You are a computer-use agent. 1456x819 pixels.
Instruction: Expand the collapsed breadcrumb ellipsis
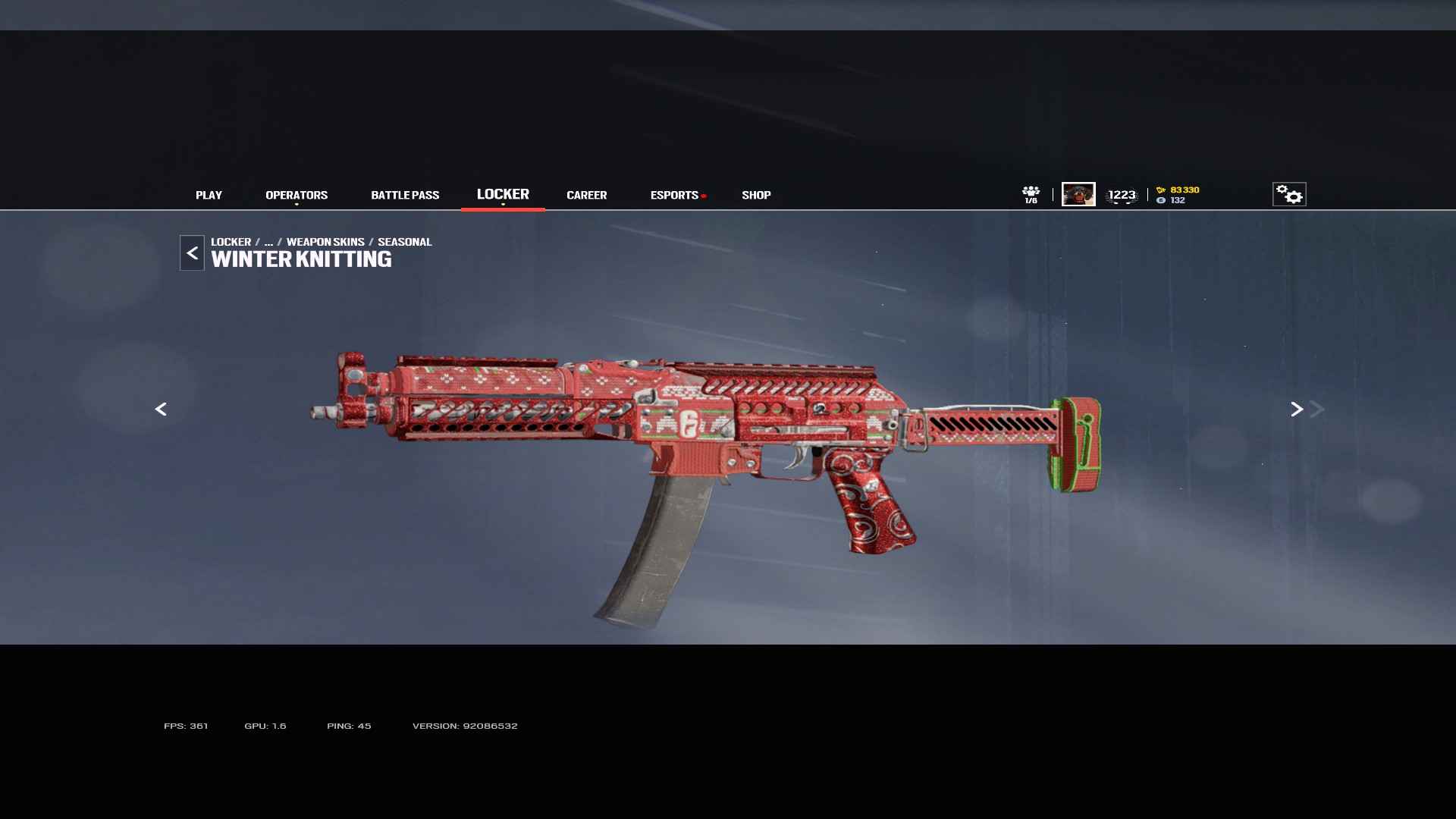(268, 242)
